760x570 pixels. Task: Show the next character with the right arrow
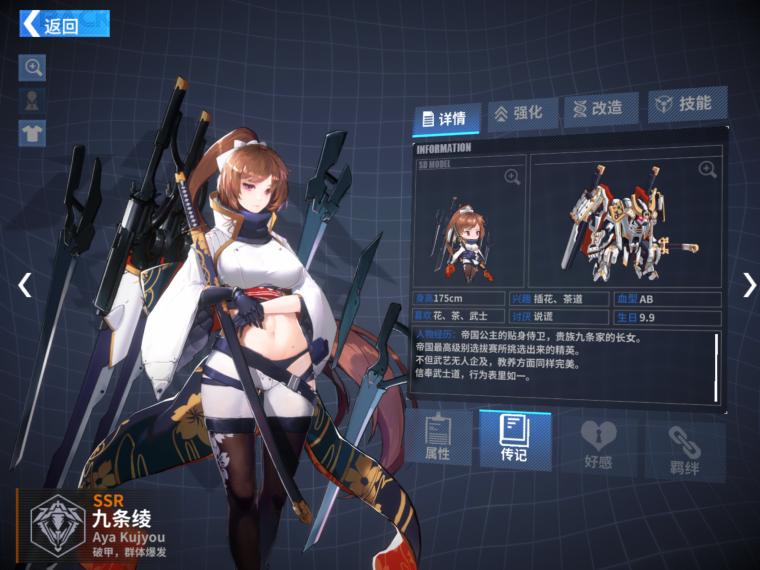749,285
